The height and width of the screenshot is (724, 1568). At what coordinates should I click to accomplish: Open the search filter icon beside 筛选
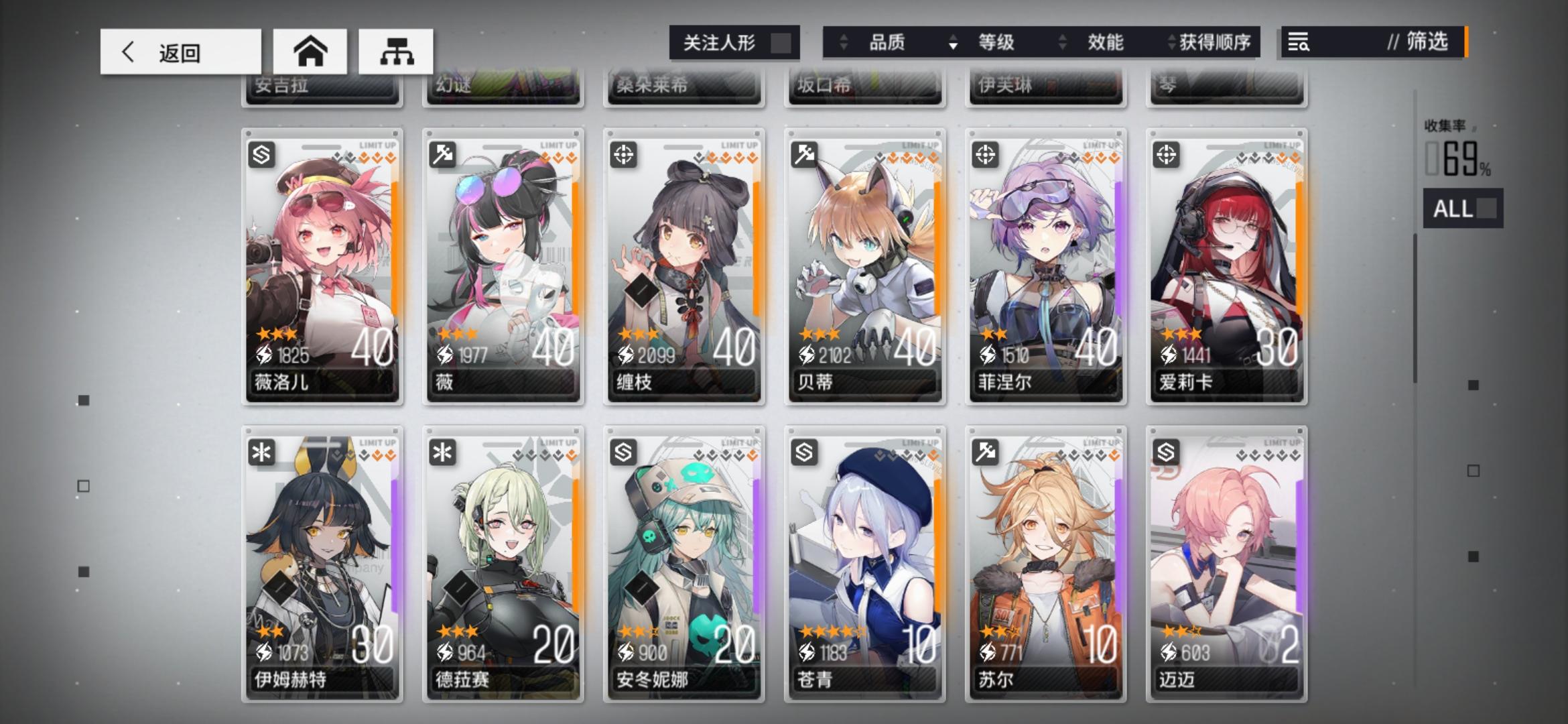1299,42
